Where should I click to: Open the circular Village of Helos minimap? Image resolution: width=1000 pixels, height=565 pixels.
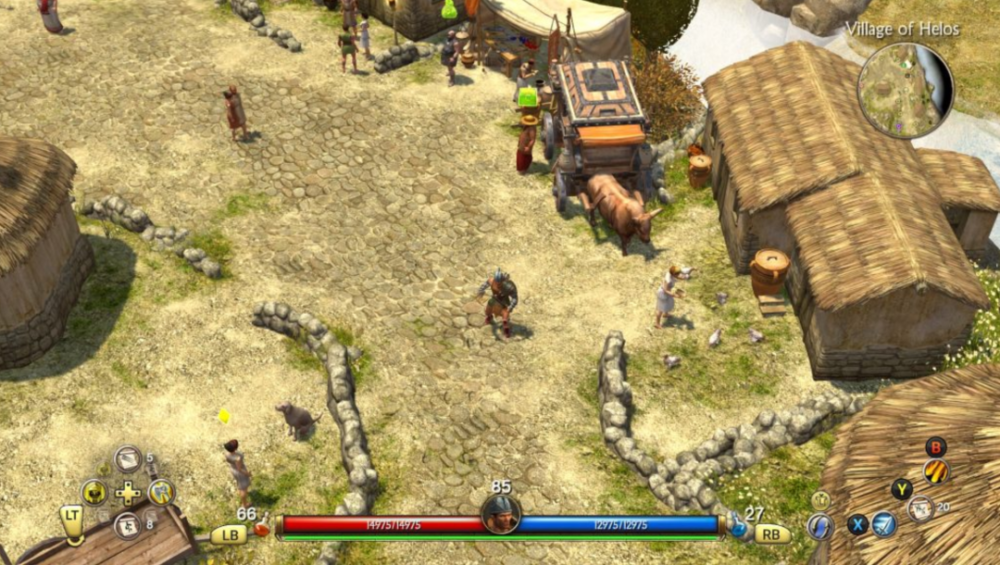click(x=905, y=90)
